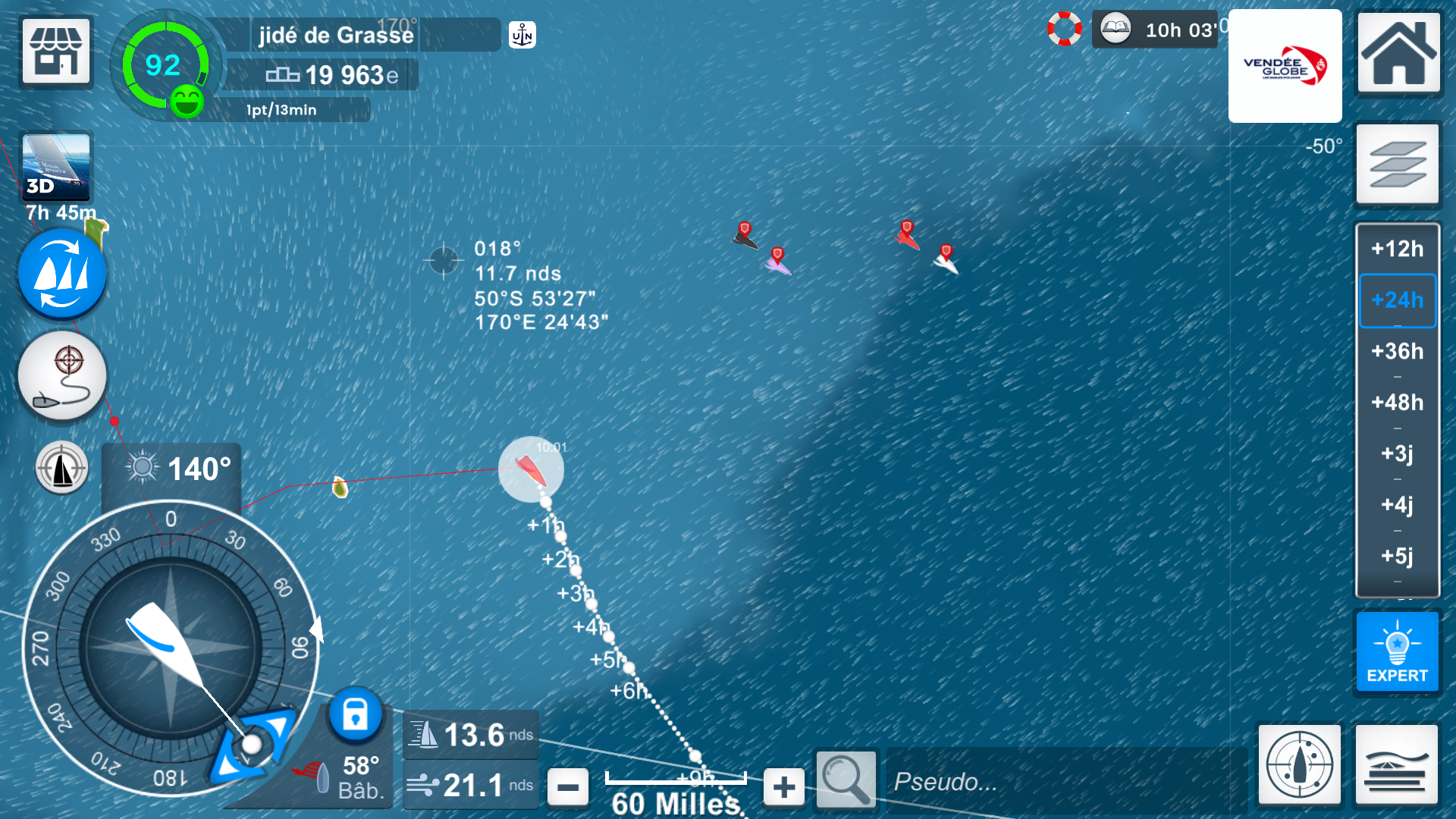Open the map layers panel

(x=1398, y=165)
